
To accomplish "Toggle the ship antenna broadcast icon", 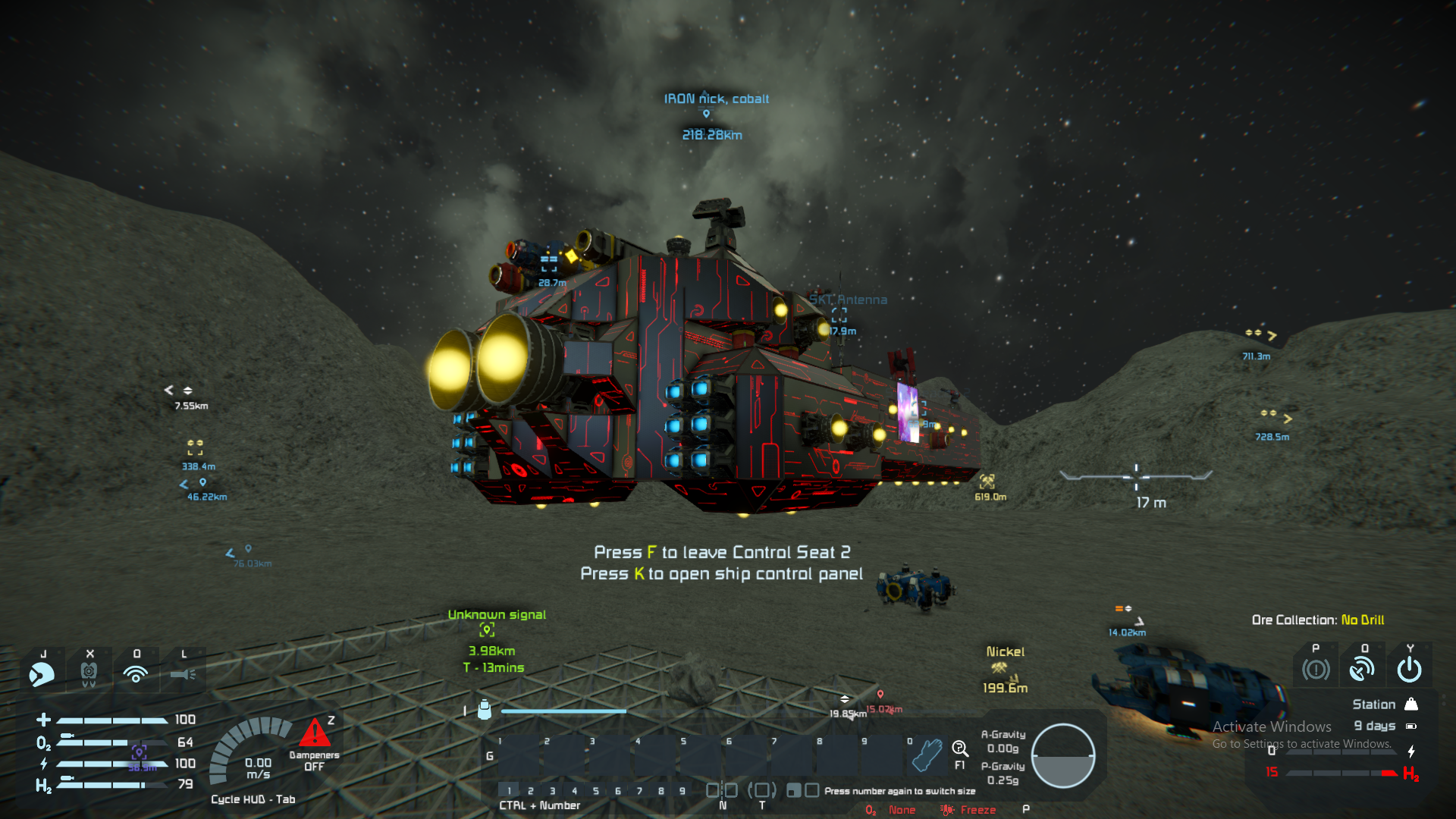I will point(1363,670).
